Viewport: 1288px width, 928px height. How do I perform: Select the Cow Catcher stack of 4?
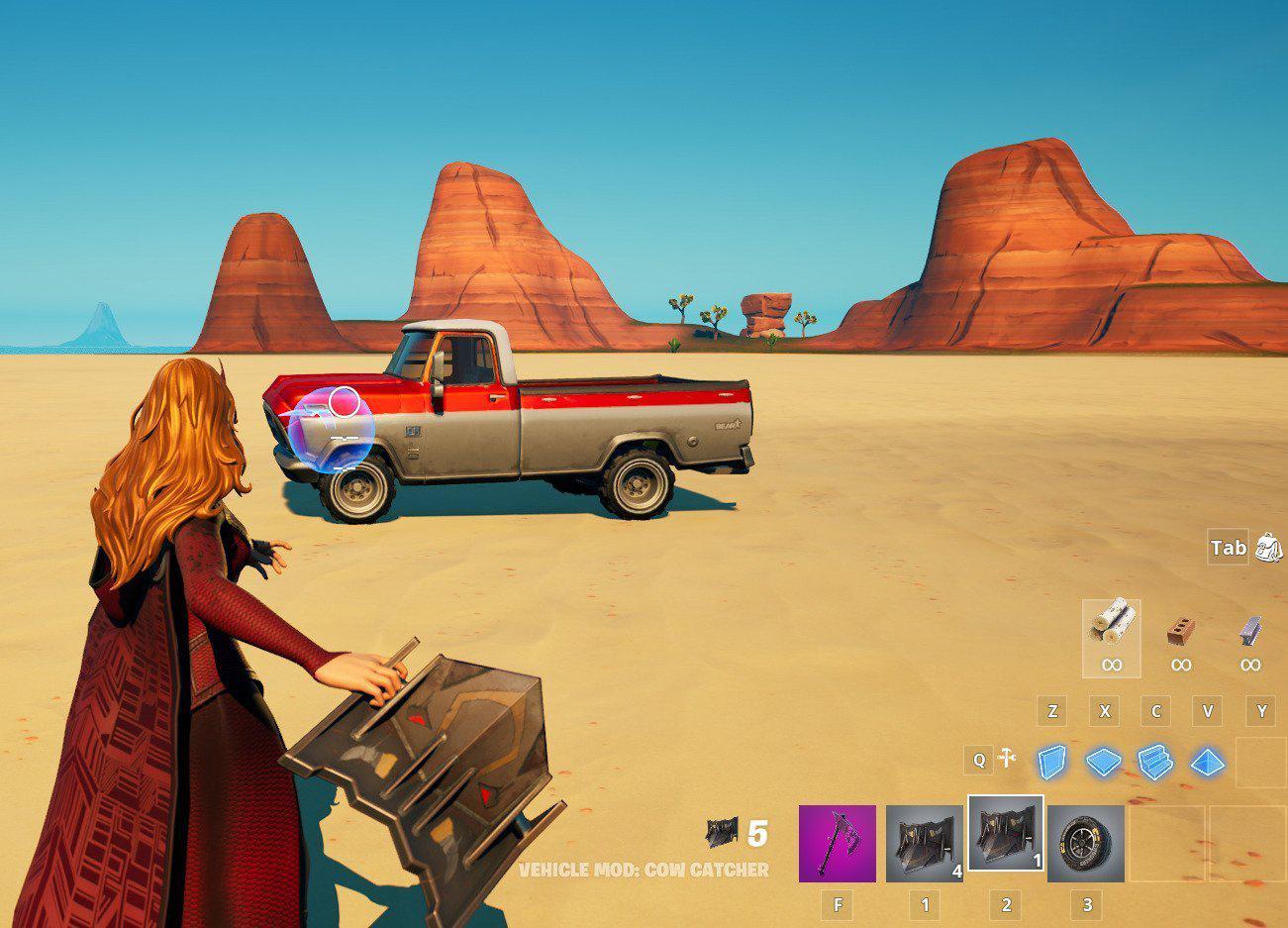924,843
